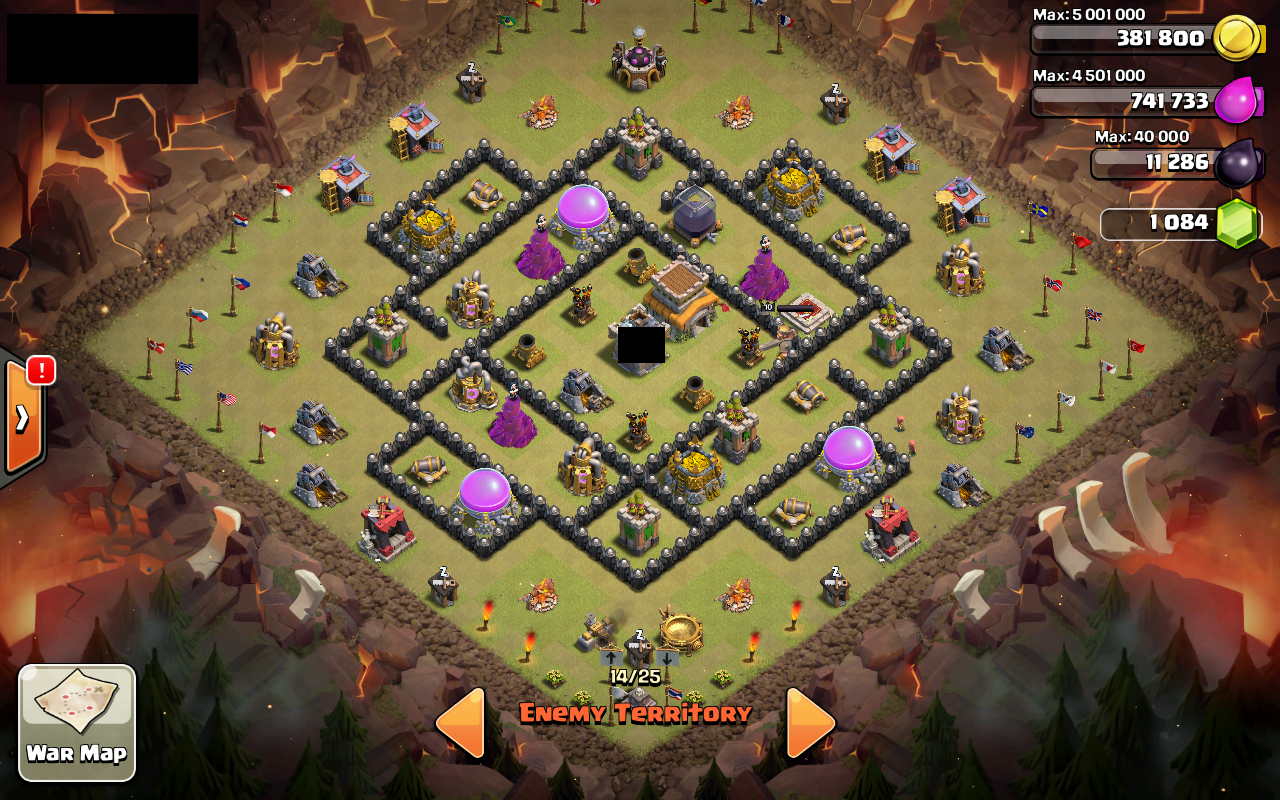The height and width of the screenshot is (800, 1280).
Task: Expand the orange chevron sidebar tab
Action: 21,417
